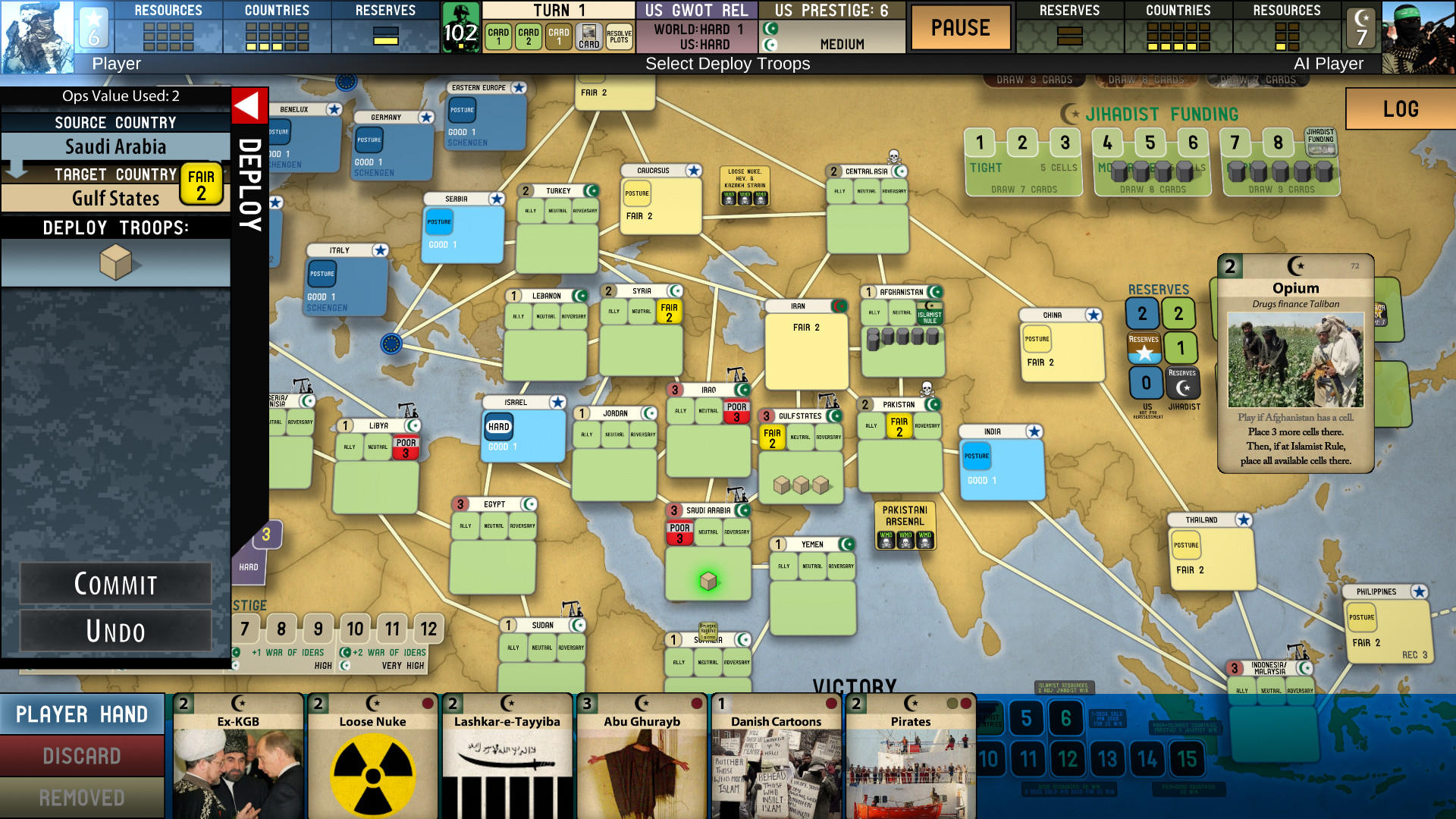This screenshot has height=819, width=1456.
Task: Mark Jordan as Neutral
Action: (614, 435)
